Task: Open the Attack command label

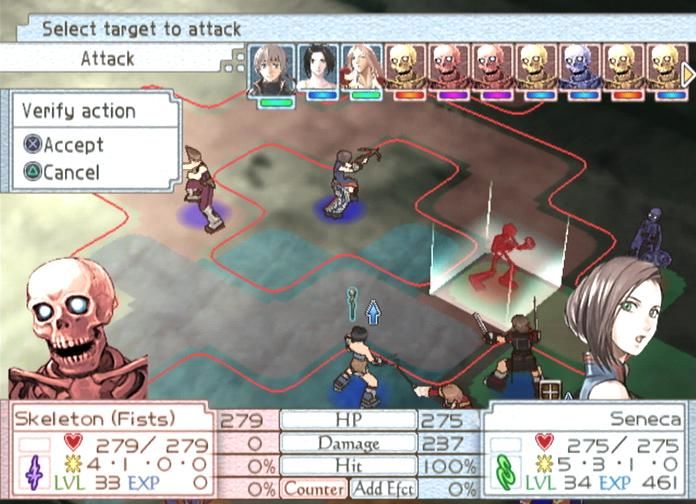Action: [108, 60]
